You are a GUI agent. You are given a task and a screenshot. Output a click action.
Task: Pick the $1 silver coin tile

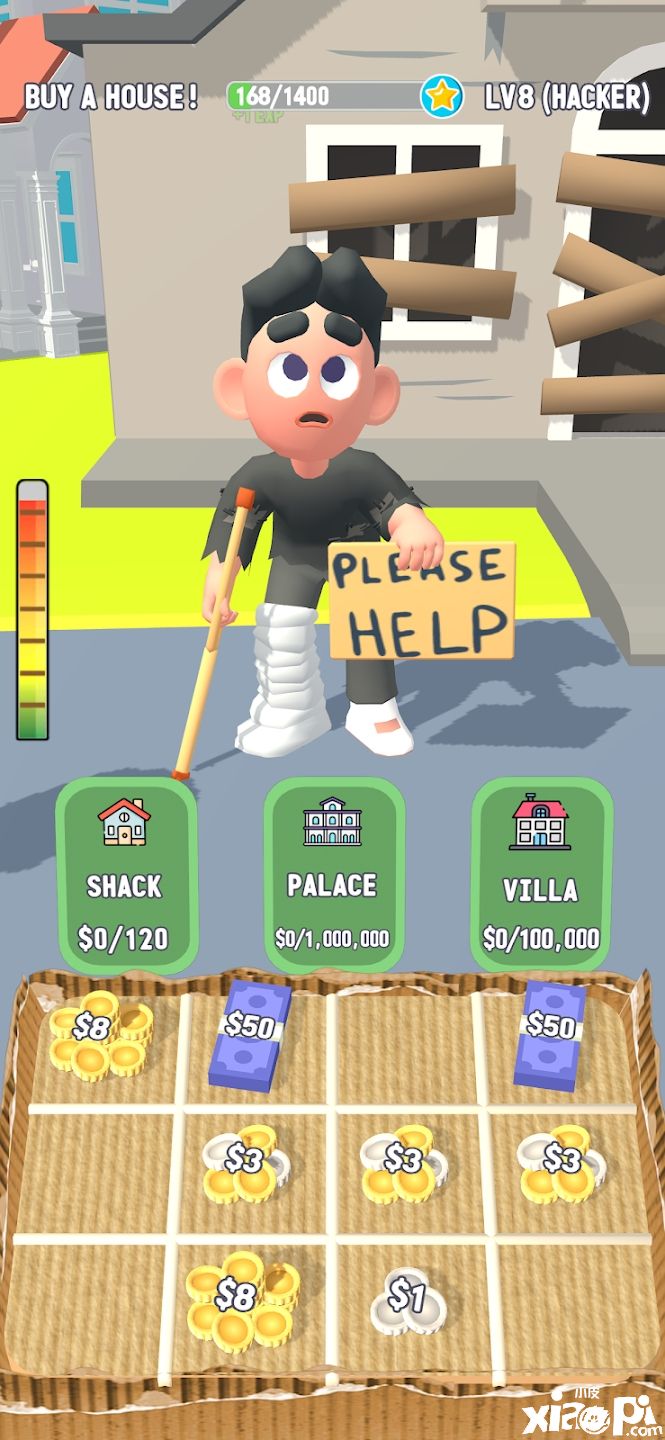click(x=407, y=1300)
